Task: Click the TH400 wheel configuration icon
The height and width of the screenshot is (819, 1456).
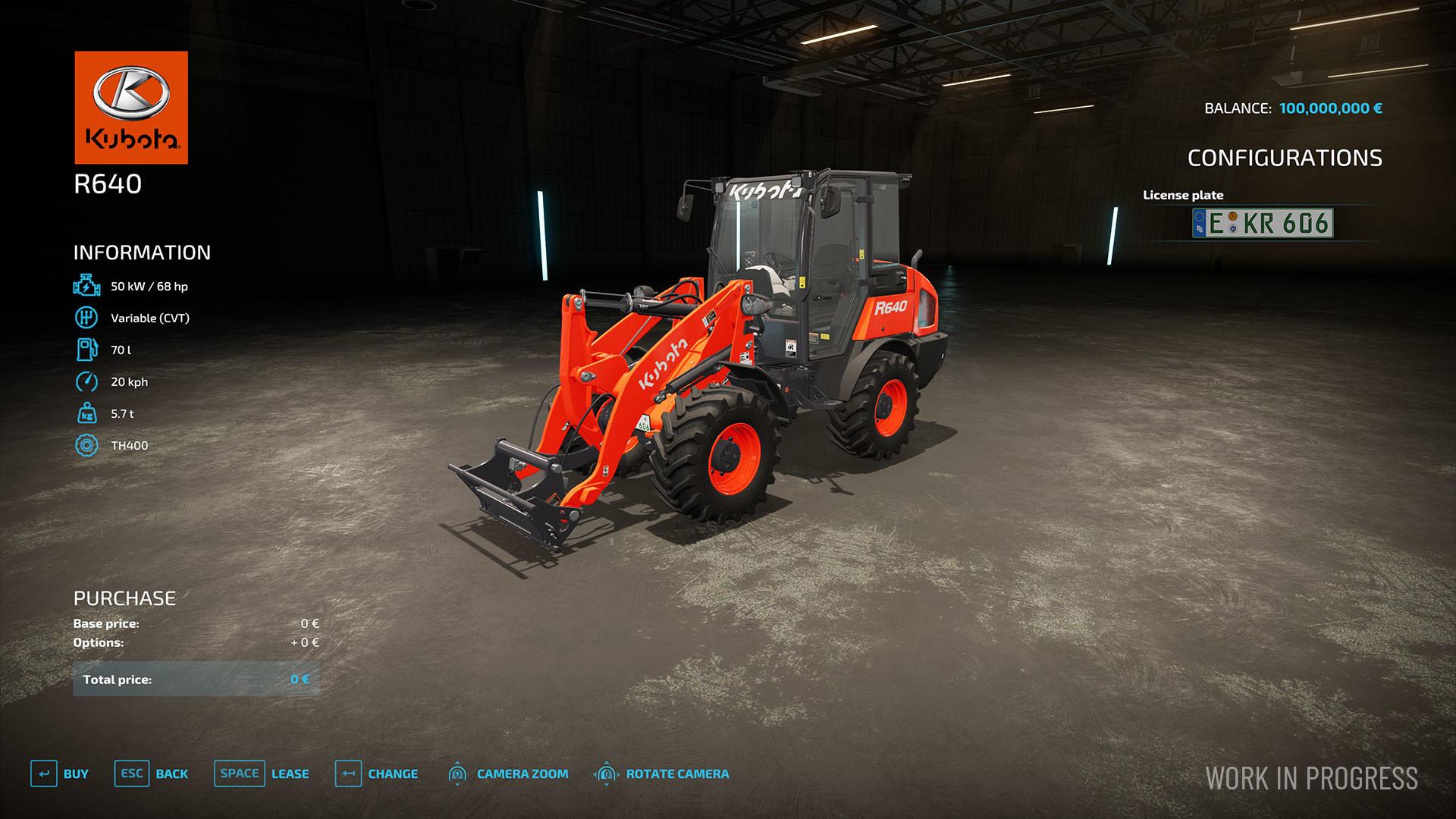Action: tap(86, 445)
